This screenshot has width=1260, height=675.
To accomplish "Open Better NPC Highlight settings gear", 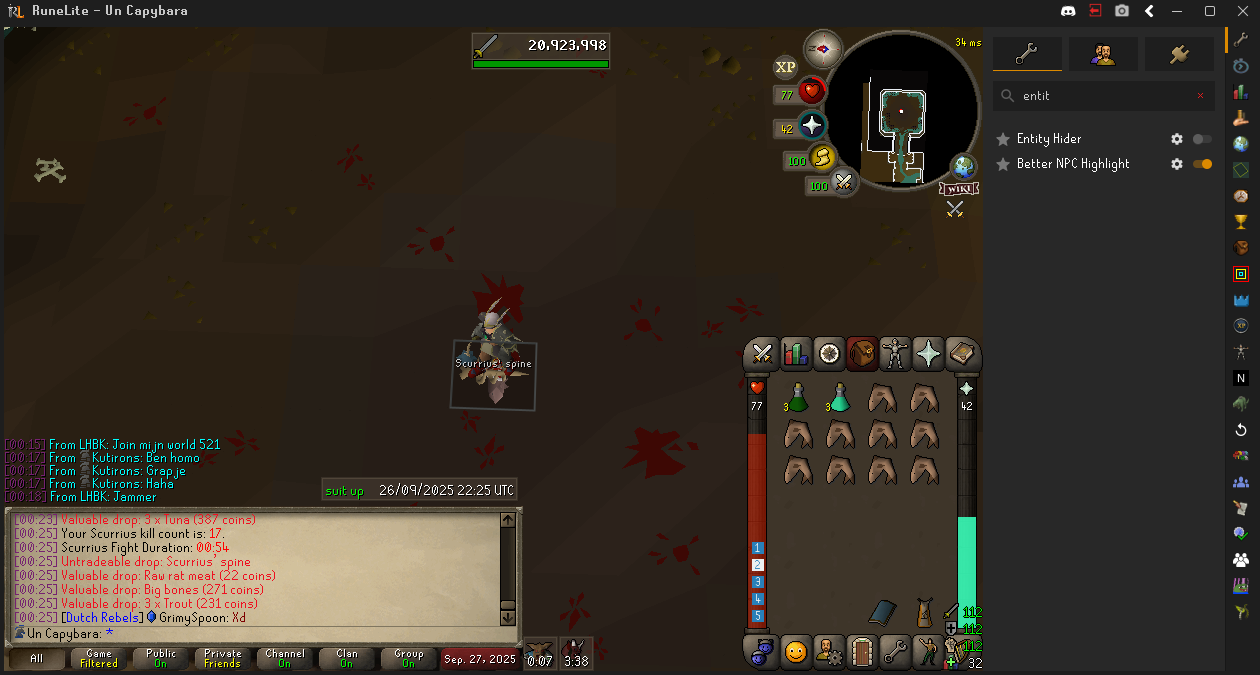I will point(1177,164).
